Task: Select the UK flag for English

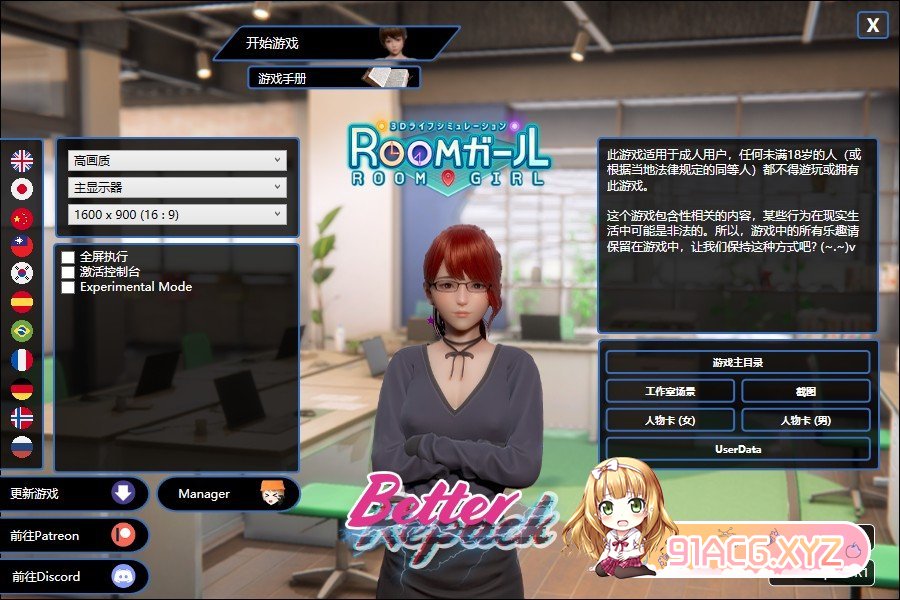Action: click(22, 160)
